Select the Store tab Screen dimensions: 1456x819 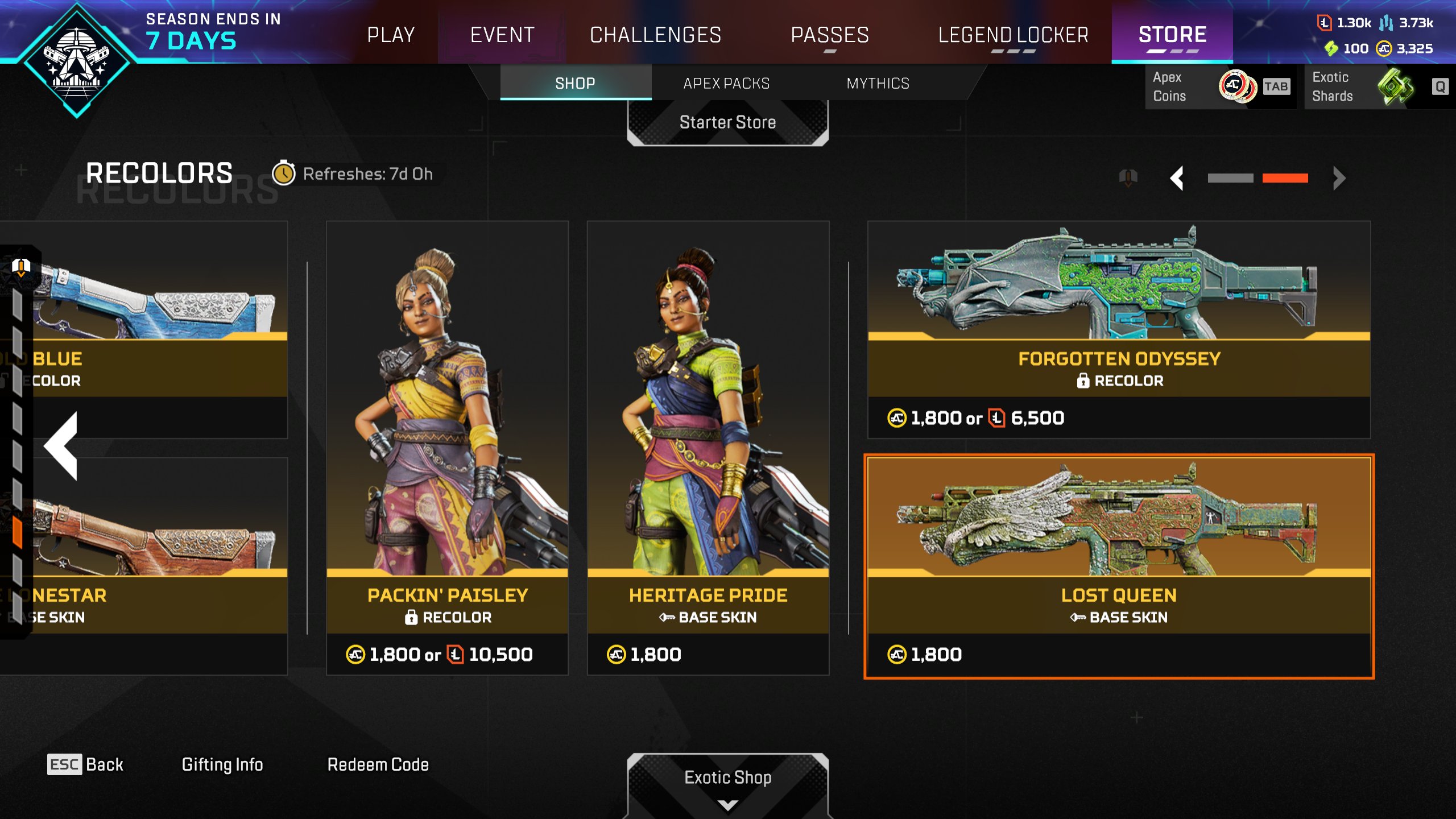click(x=1172, y=35)
